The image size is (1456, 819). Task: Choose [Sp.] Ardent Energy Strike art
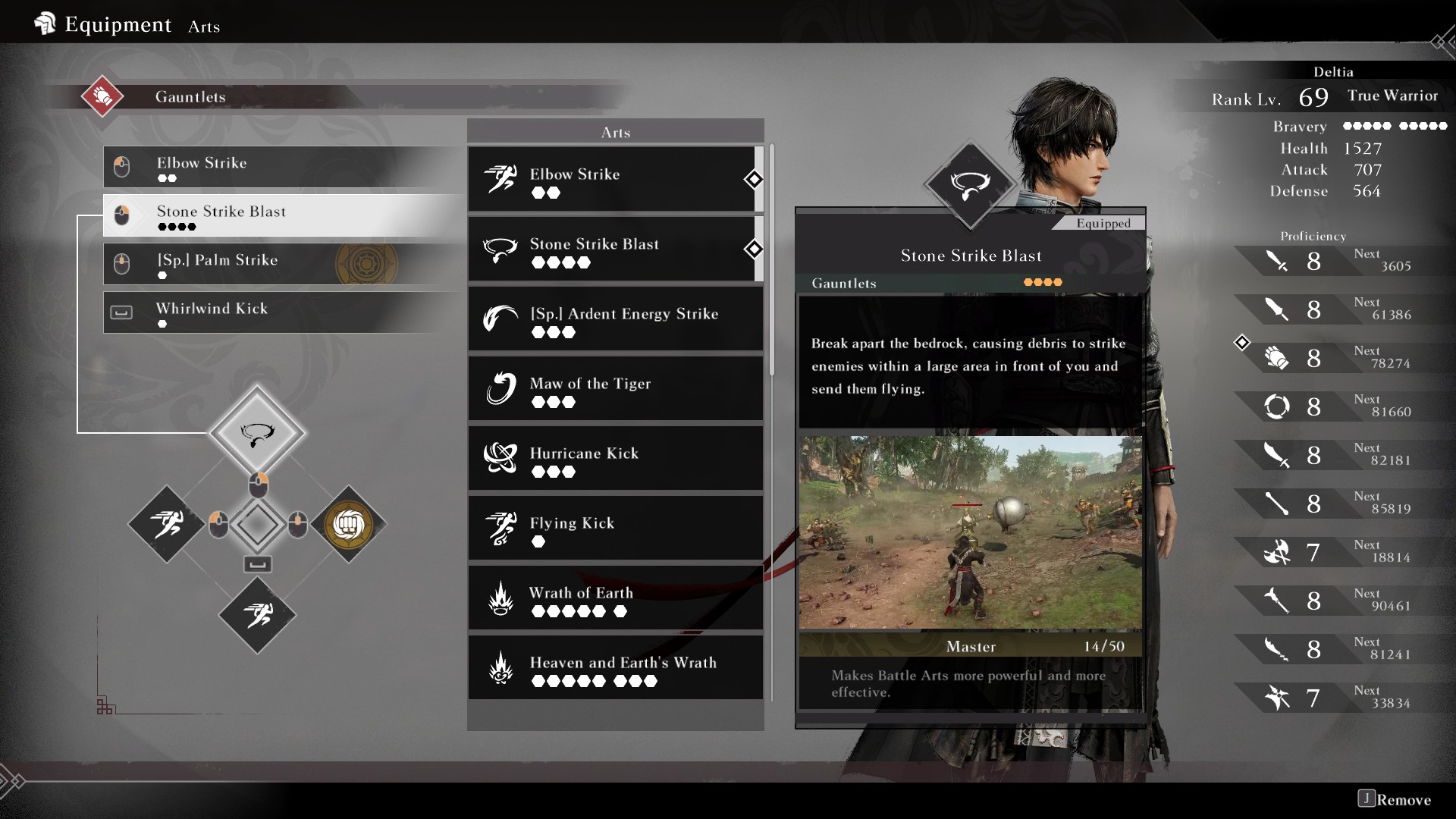pos(614,319)
